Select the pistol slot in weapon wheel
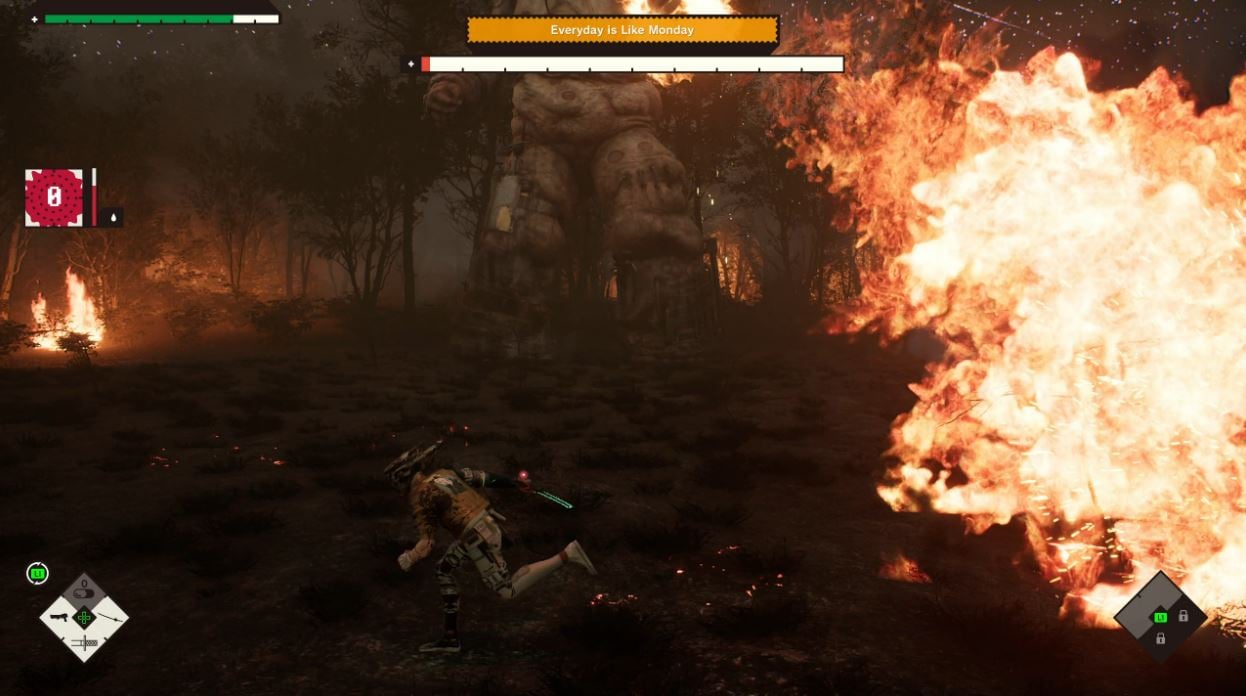Viewport: 1246px width, 696px height. coord(59,617)
